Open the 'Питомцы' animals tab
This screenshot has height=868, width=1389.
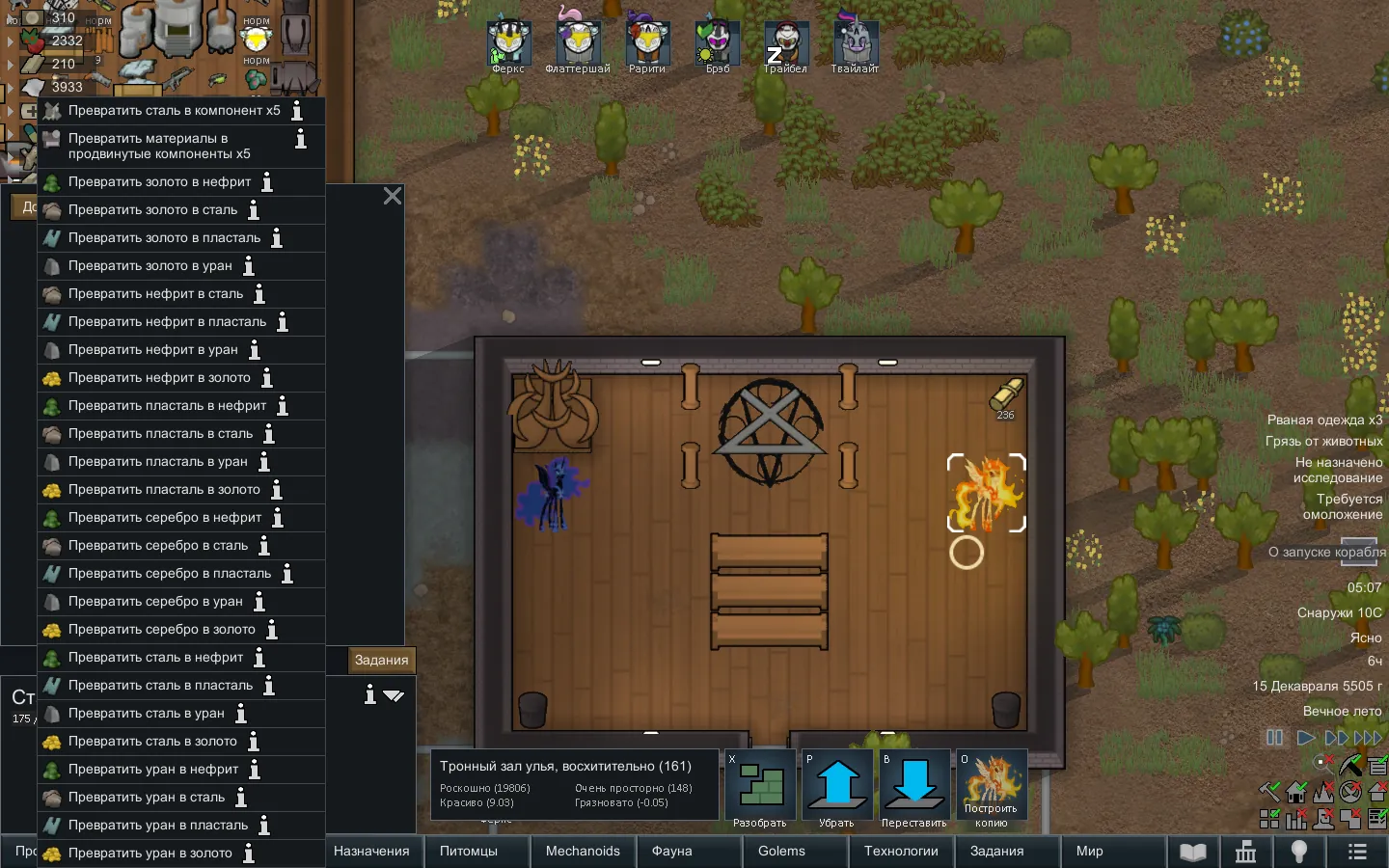pyautogui.click(x=469, y=852)
